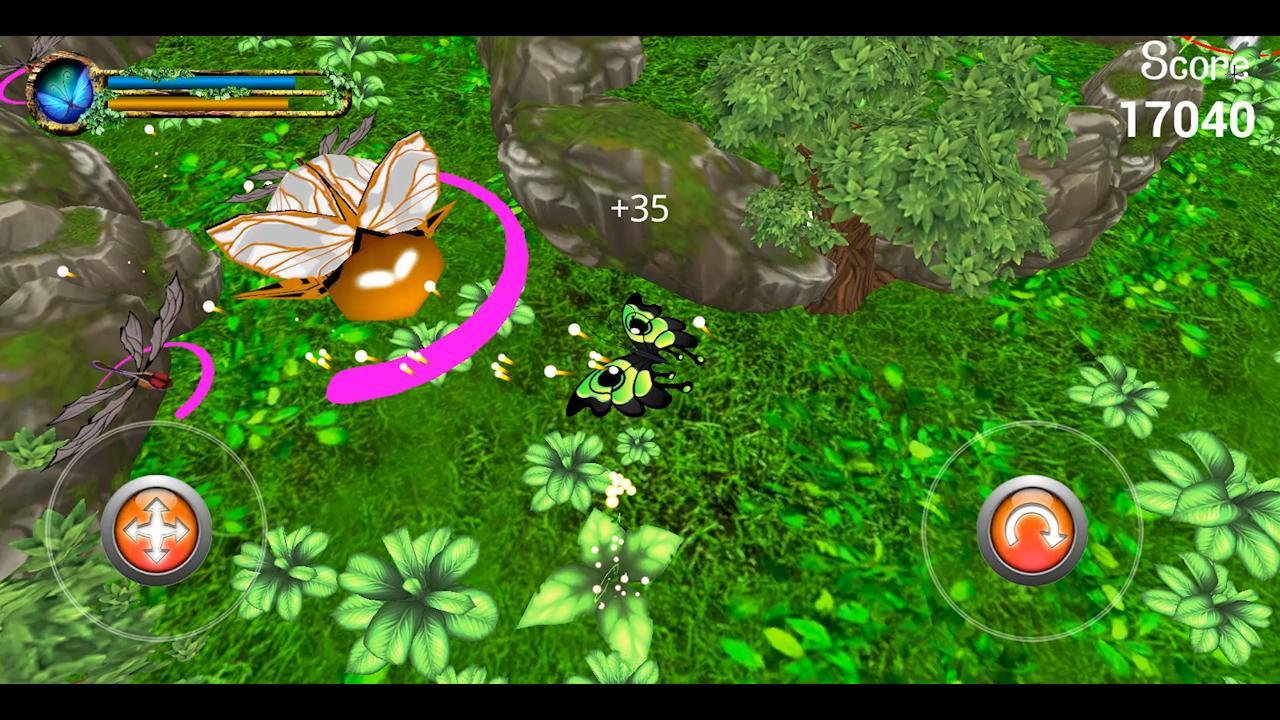Click the orange energy bar
Viewport: 1280px width, 720px height.
click(200, 104)
